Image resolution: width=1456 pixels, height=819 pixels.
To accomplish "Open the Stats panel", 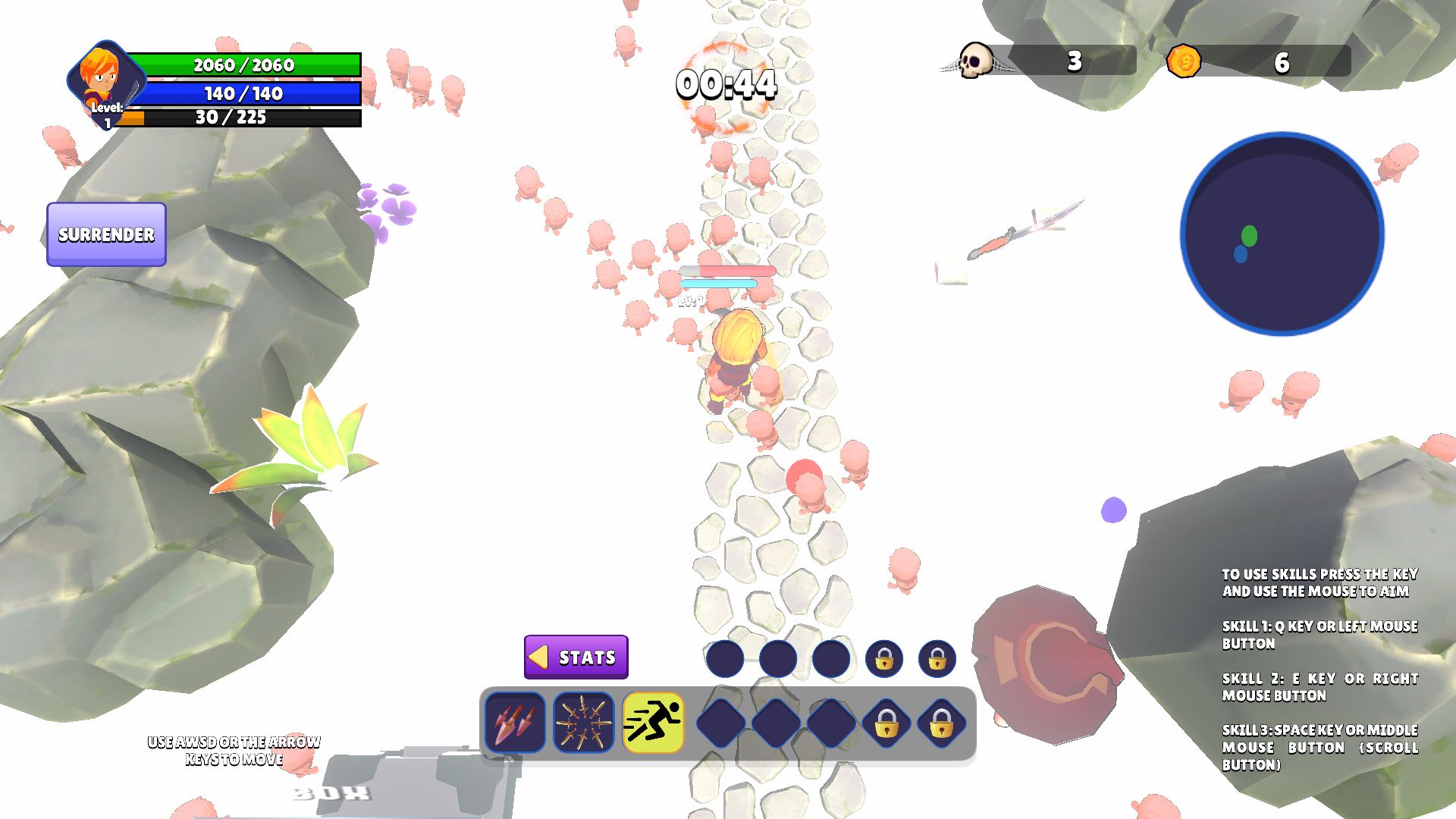I will click(576, 657).
